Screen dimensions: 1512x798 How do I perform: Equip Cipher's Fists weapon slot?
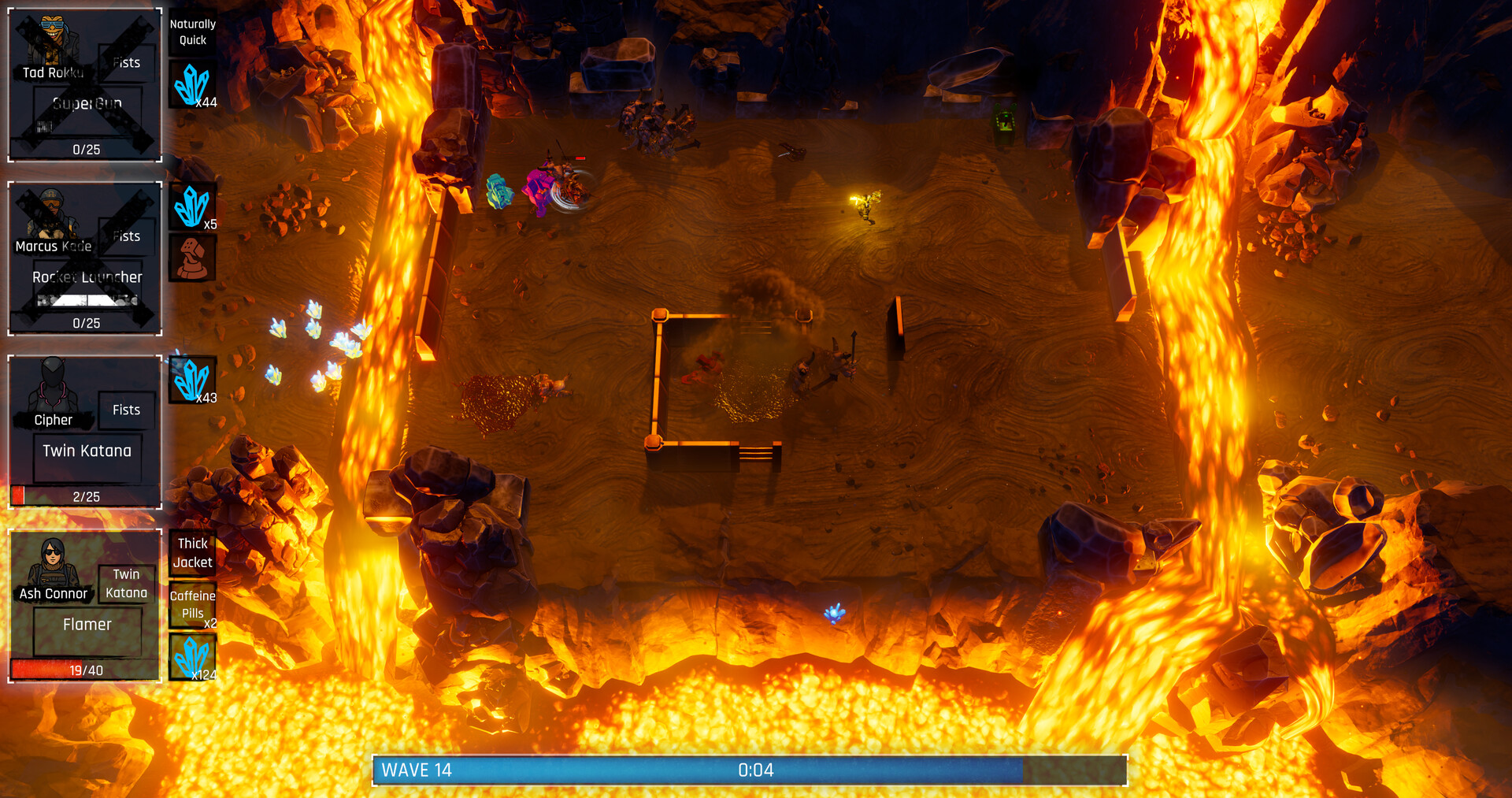pyautogui.click(x=125, y=410)
